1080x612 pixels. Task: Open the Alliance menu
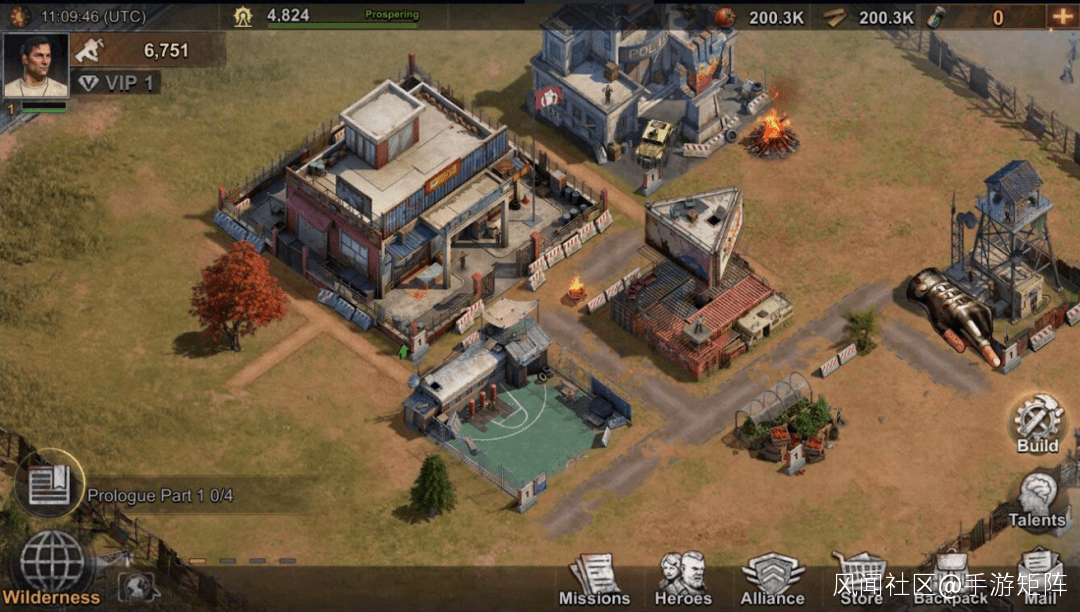(x=772, y=579)
